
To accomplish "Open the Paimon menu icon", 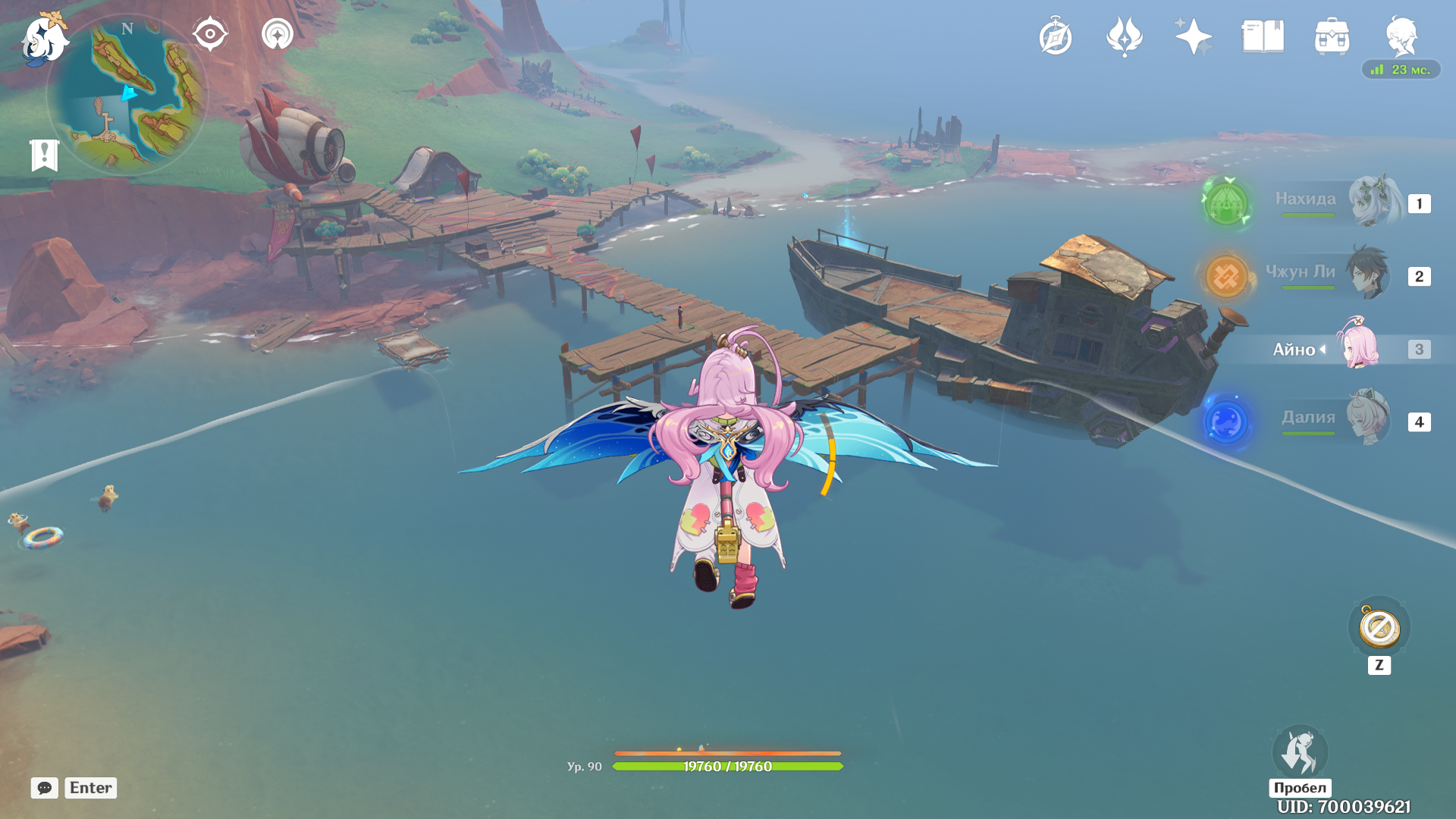I will (44, 38).
